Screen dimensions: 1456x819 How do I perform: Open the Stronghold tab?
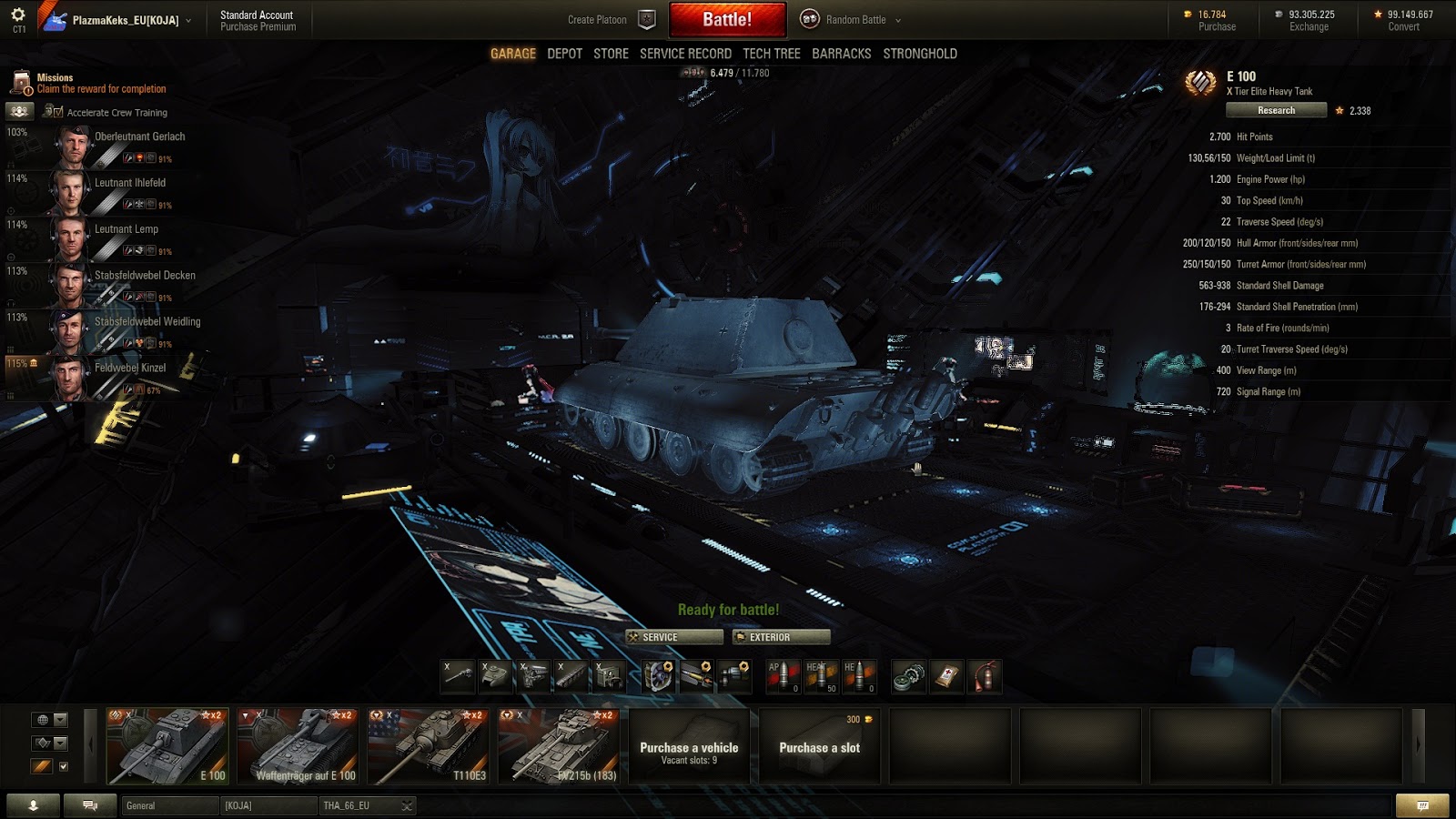coord(920,54)
